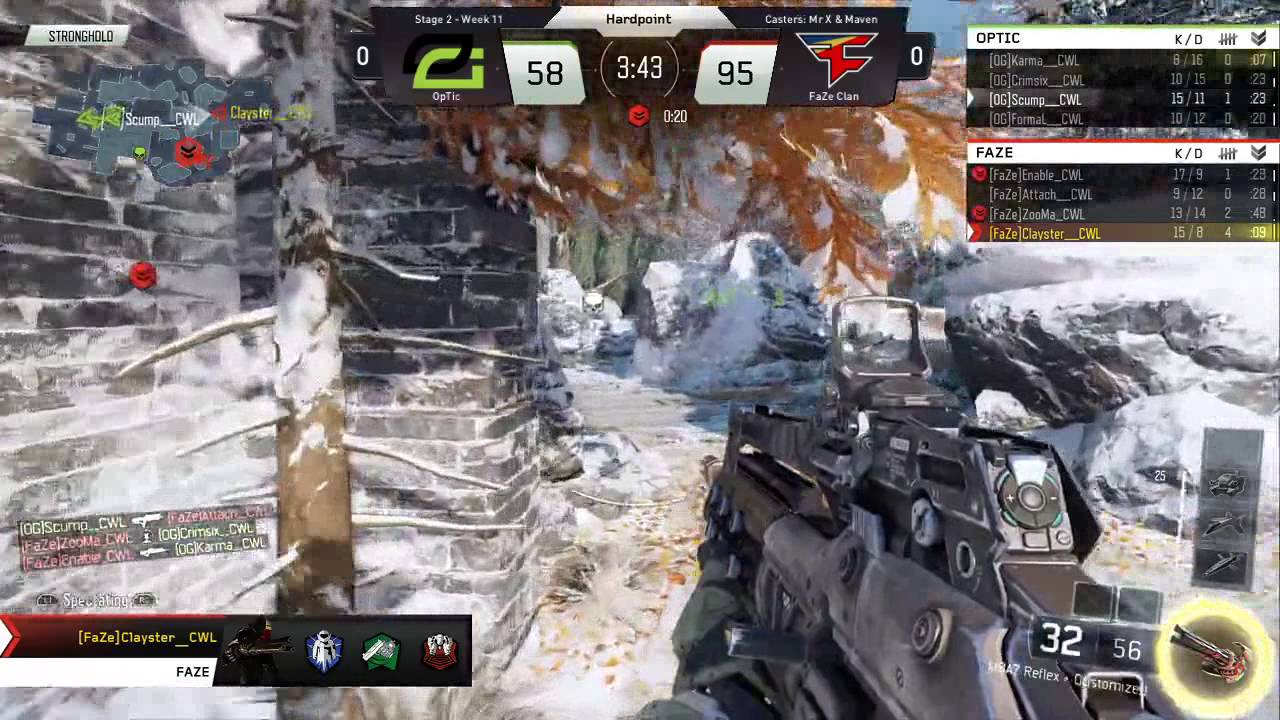Click the OpTic team logo
Screen dimensions: 1280x720
click(446, 66)
